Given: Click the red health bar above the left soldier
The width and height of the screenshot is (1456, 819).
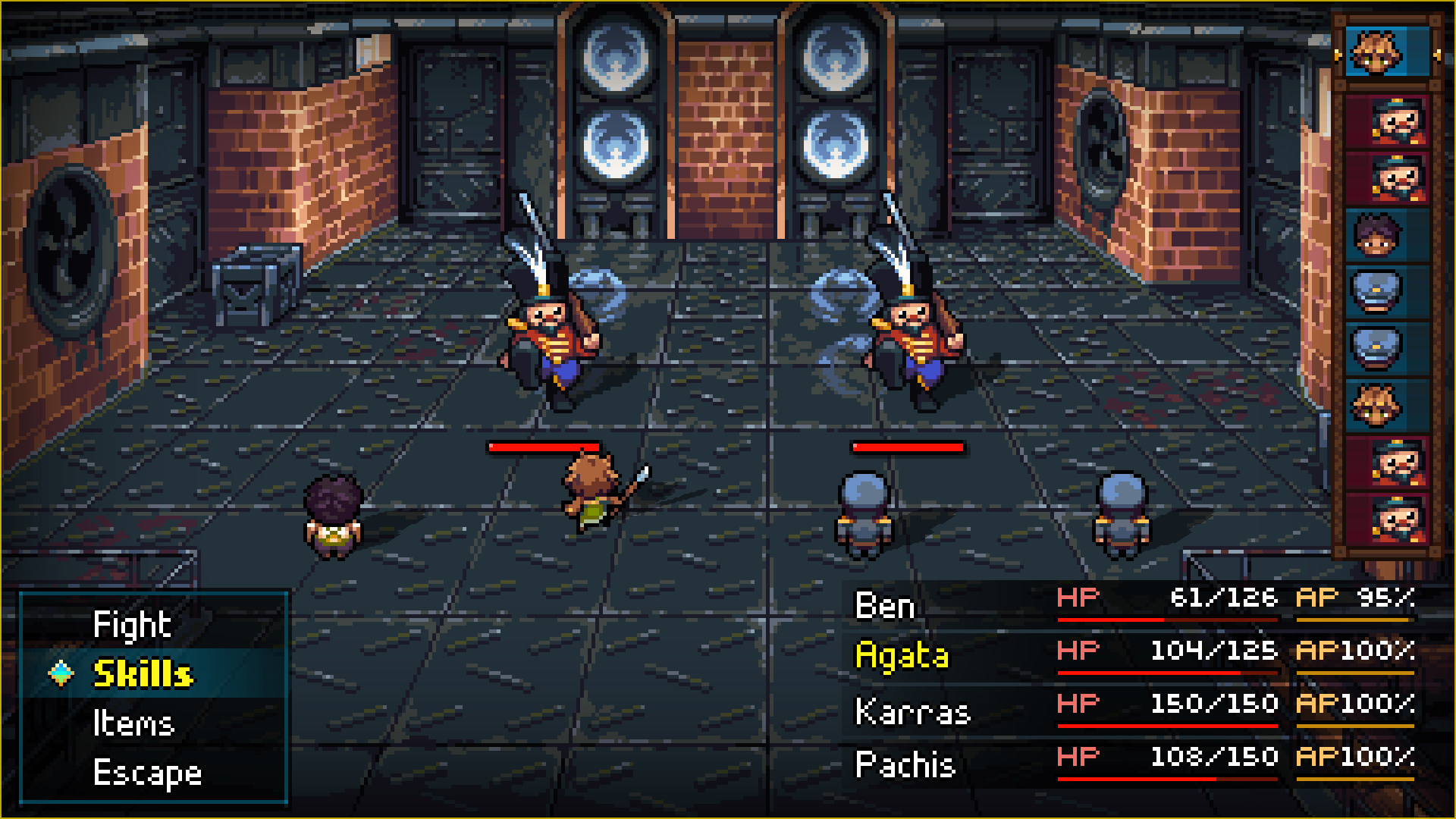Looking at the screenshot, I should click(544, 447).
